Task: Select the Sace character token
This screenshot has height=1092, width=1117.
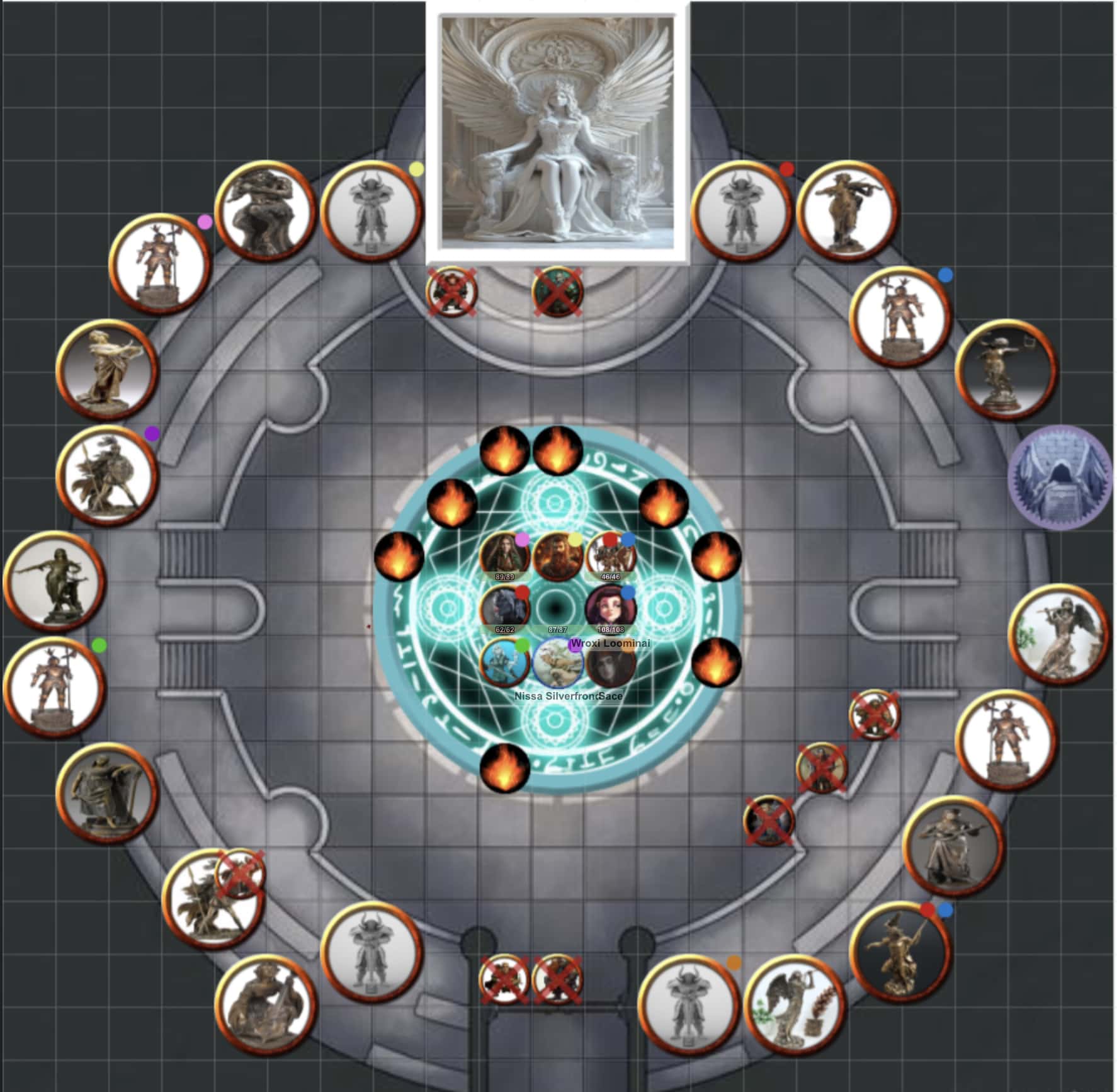Action: click(x=610, y=663)
